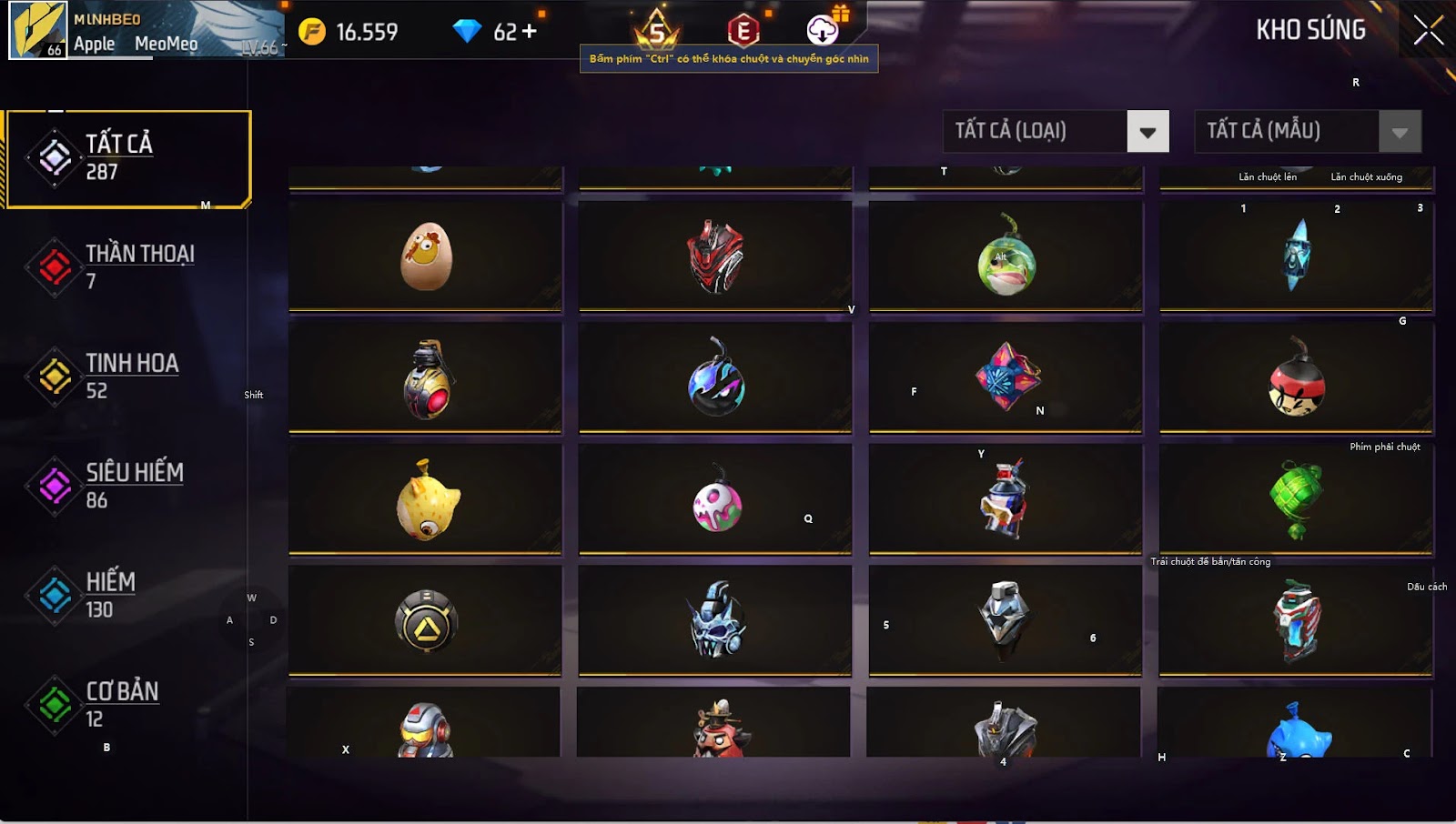Screen dimensions: 1456x824
Task: Open the MINHBEO player profile avatar
Action: coord(38,30)
